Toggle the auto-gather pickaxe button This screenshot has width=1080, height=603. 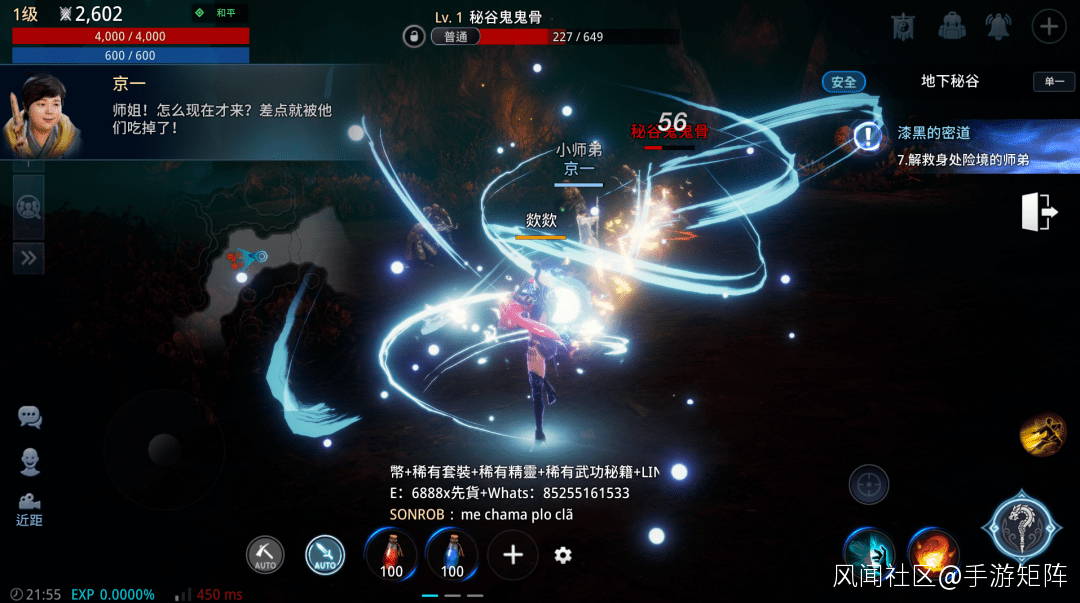click(x=265, y=555)
